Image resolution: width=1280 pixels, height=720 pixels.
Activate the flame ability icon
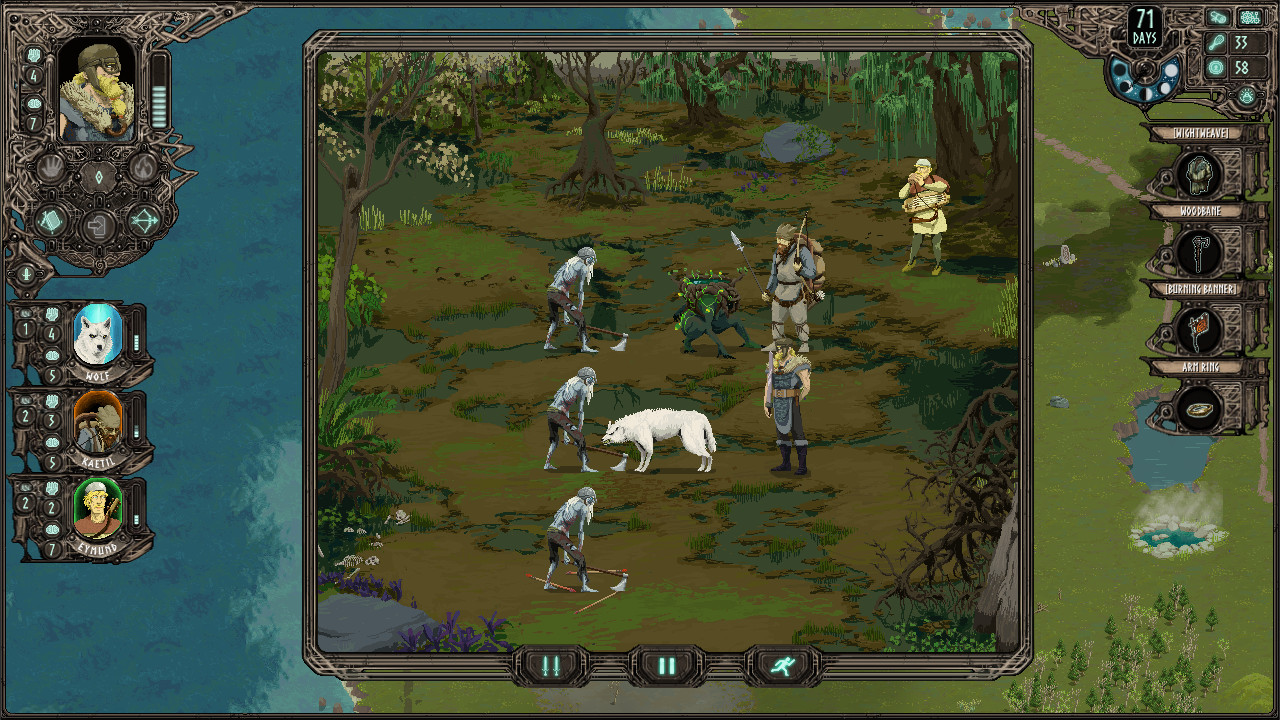pos(145,168)
